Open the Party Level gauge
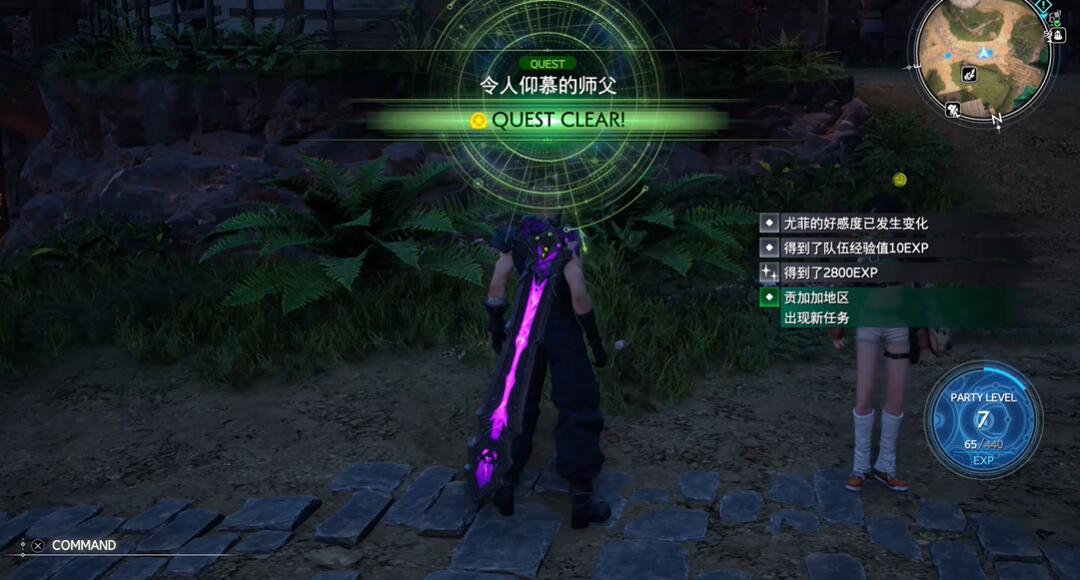Viewport: 1080px width, 580px height. pyautogui.click(x=983, y=419)
